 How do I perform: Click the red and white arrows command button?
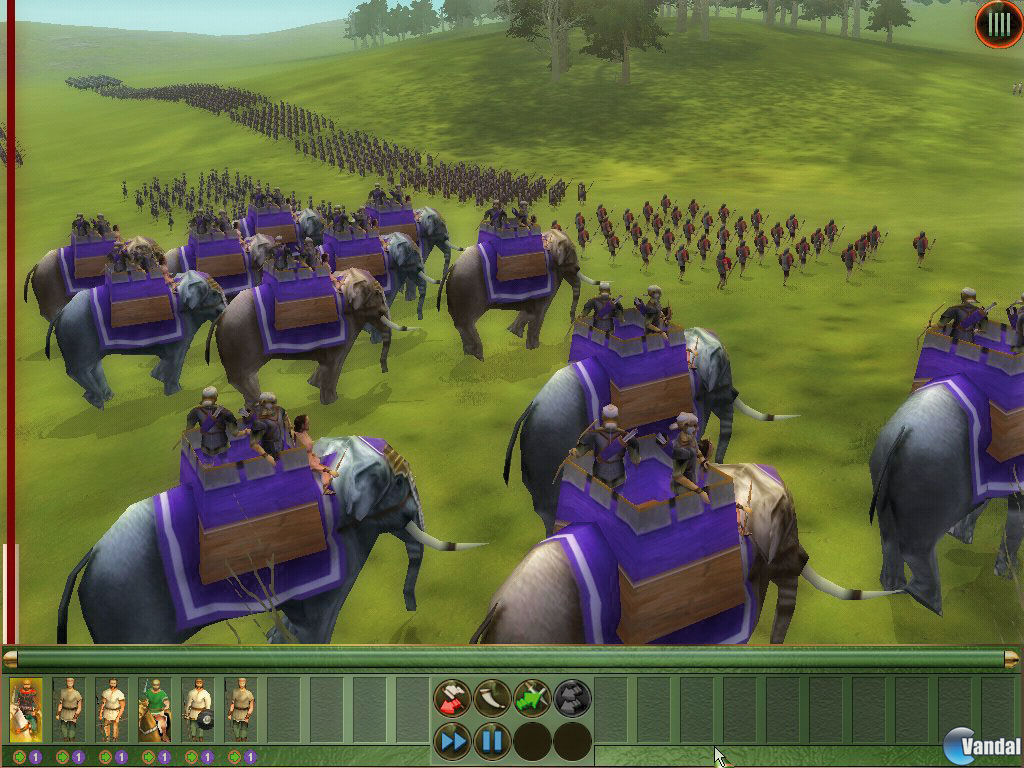pyautogui.click(x=452, y=698)
